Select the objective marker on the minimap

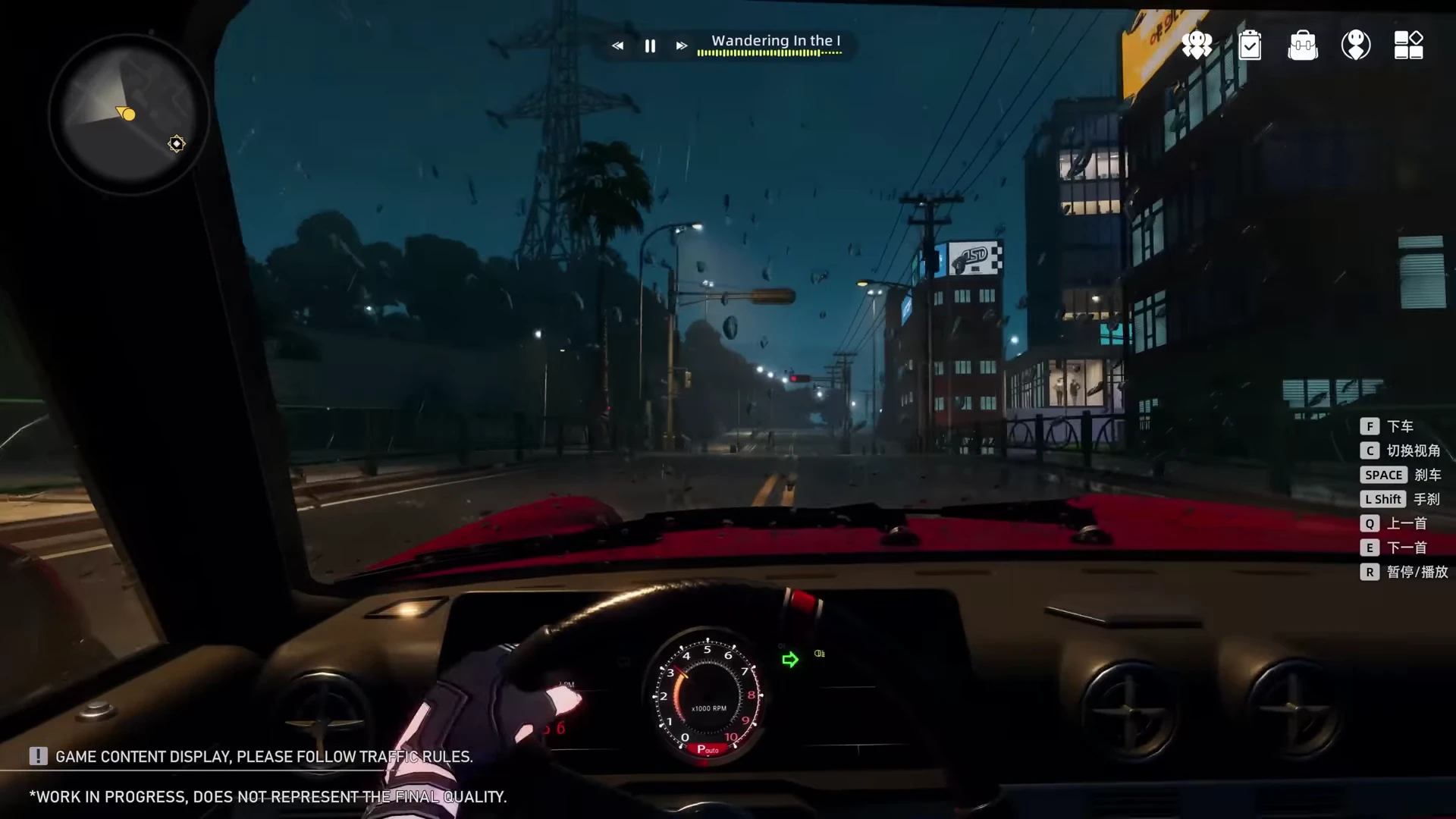[x=177, y=143]
